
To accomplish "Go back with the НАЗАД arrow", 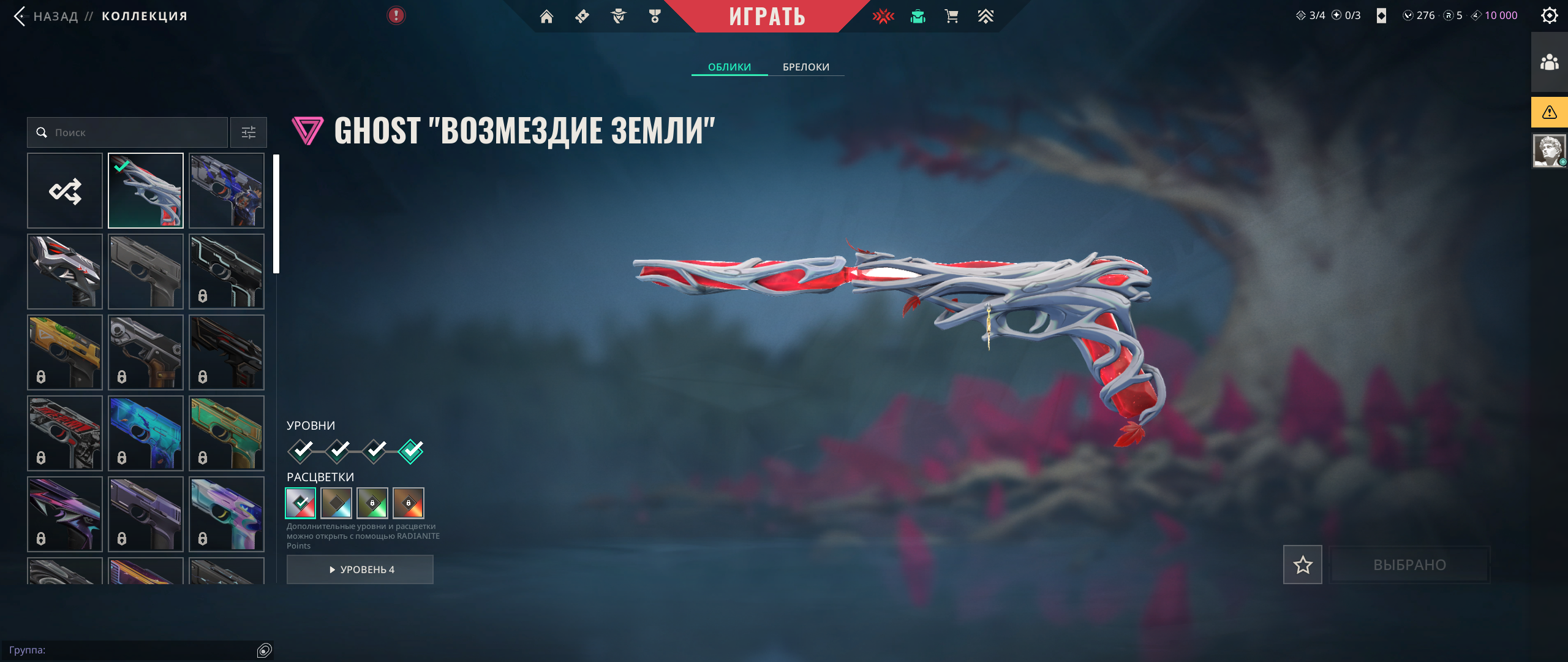I will click(20, 16).
